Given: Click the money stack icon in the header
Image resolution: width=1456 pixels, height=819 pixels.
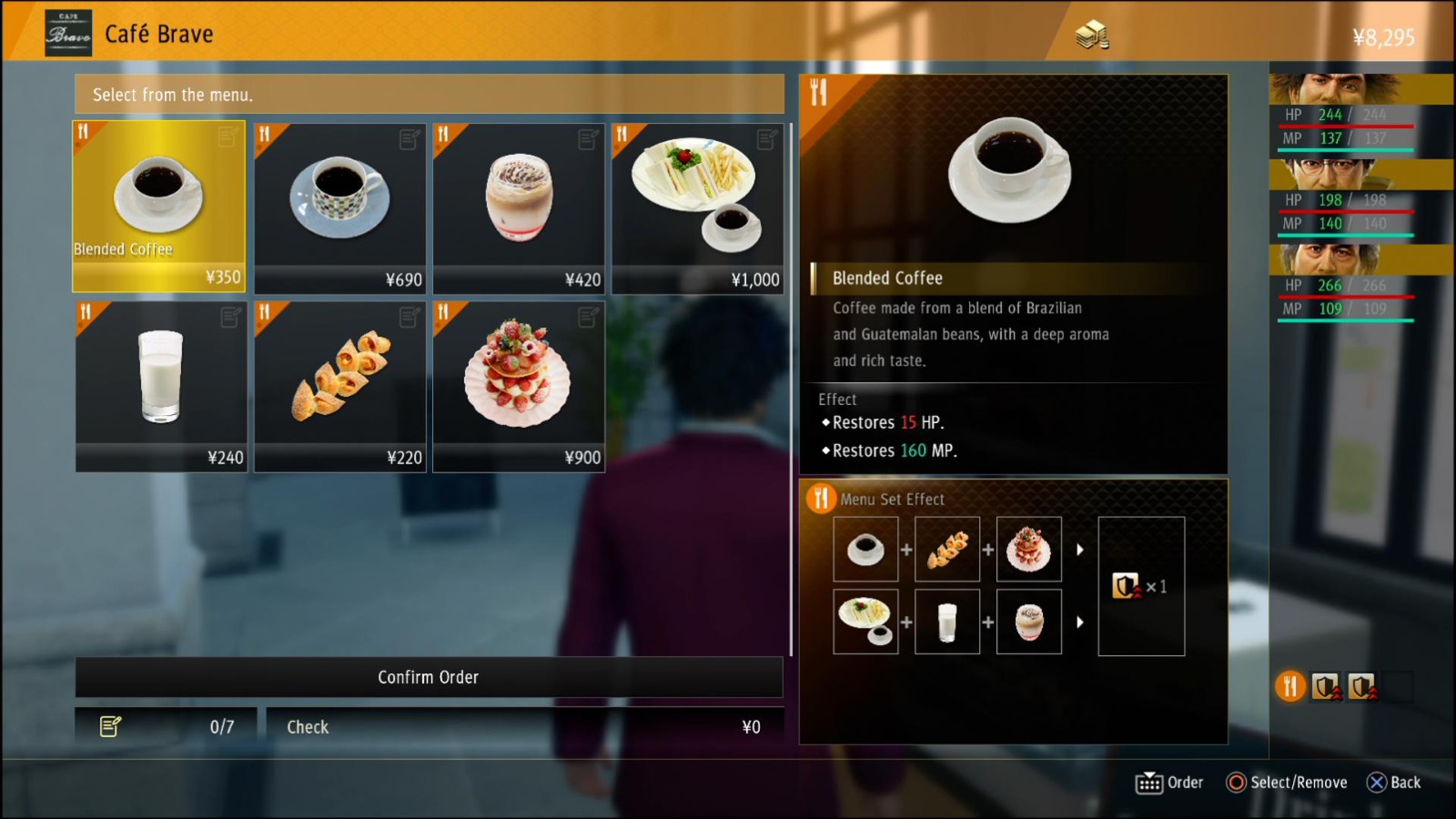Looking at the screenshot, I should pos(1092,33).
